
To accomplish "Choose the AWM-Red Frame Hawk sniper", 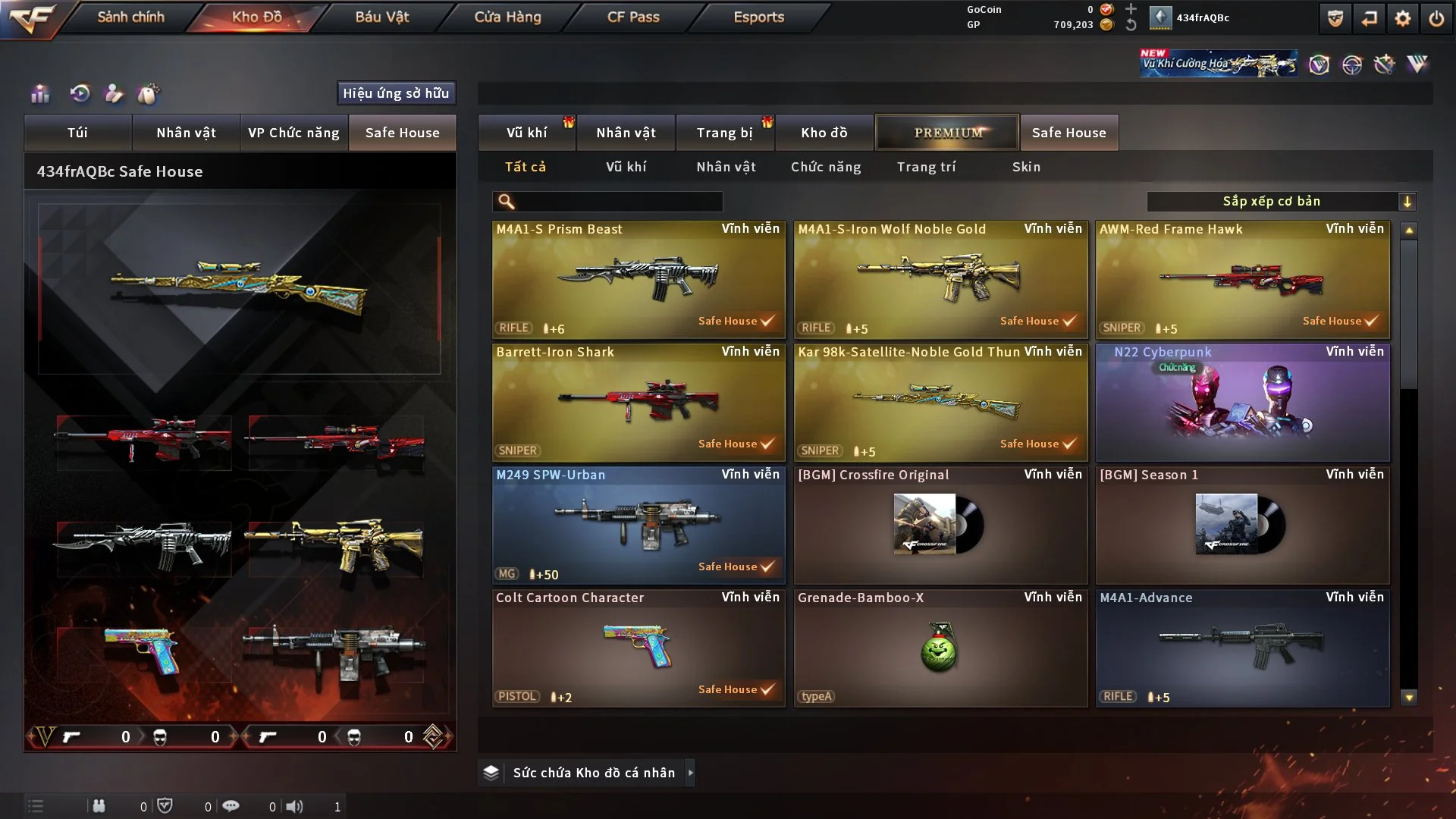I will click(1242, 279).
